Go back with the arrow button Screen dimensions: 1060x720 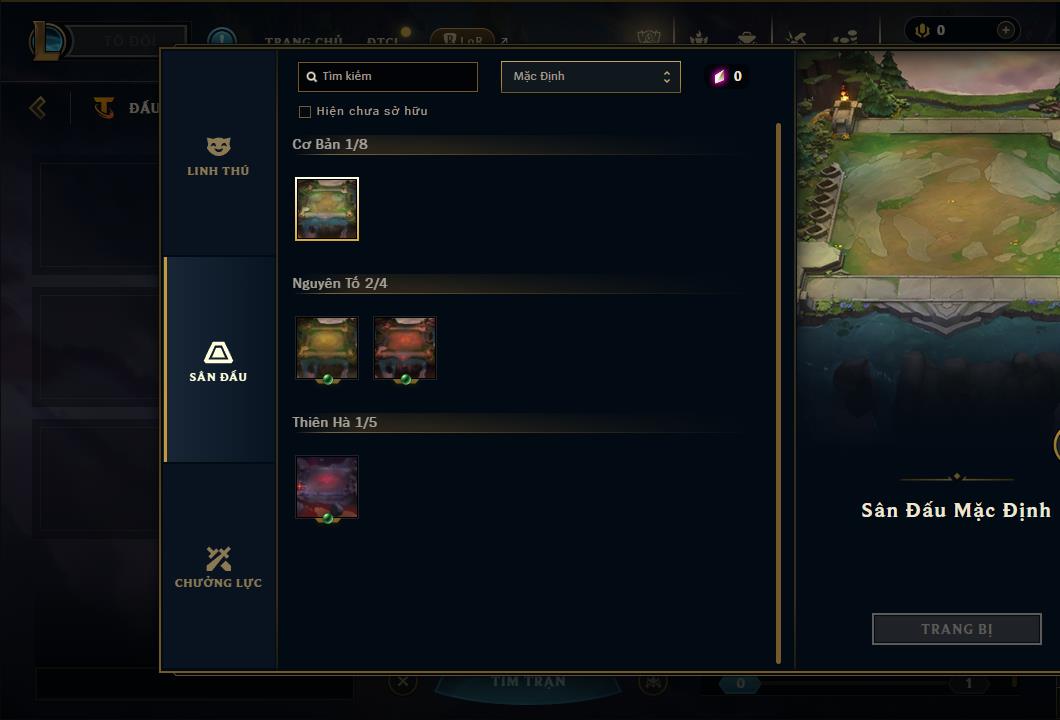(38, 107)
